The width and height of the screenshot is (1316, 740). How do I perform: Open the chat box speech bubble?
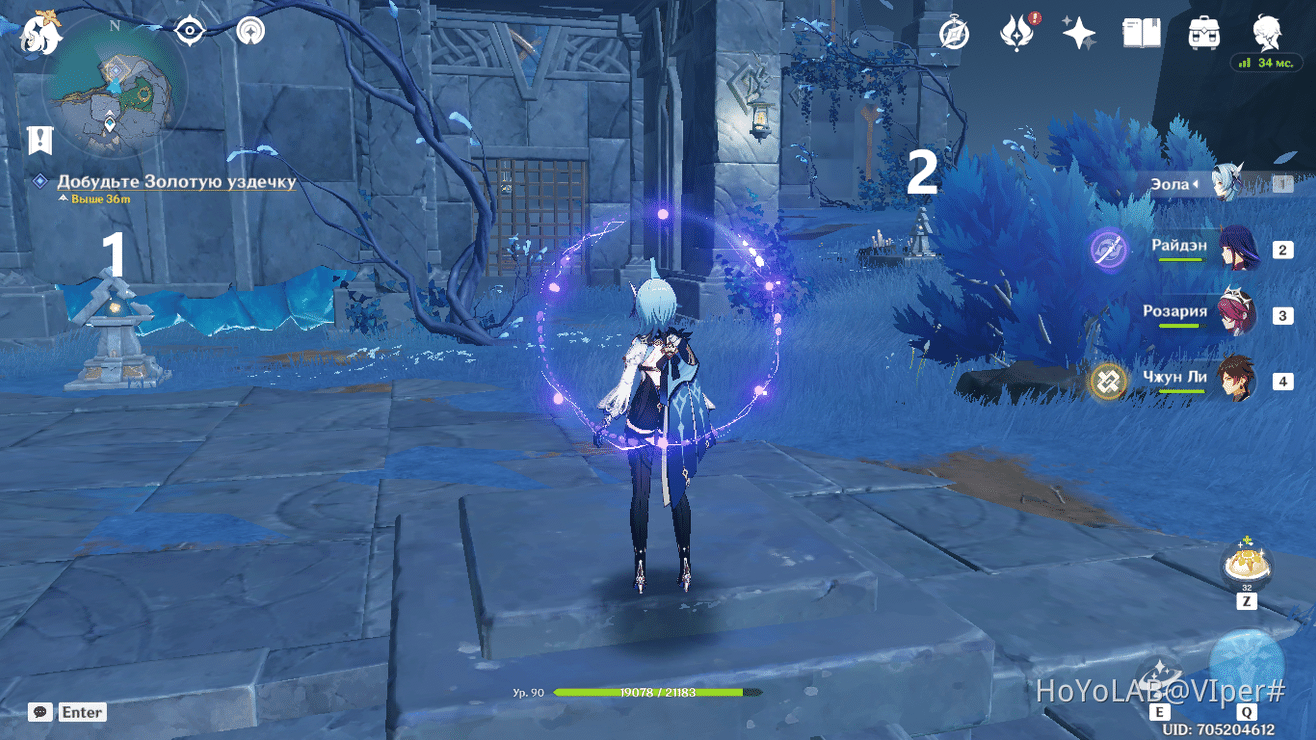(x=41, y=712)
